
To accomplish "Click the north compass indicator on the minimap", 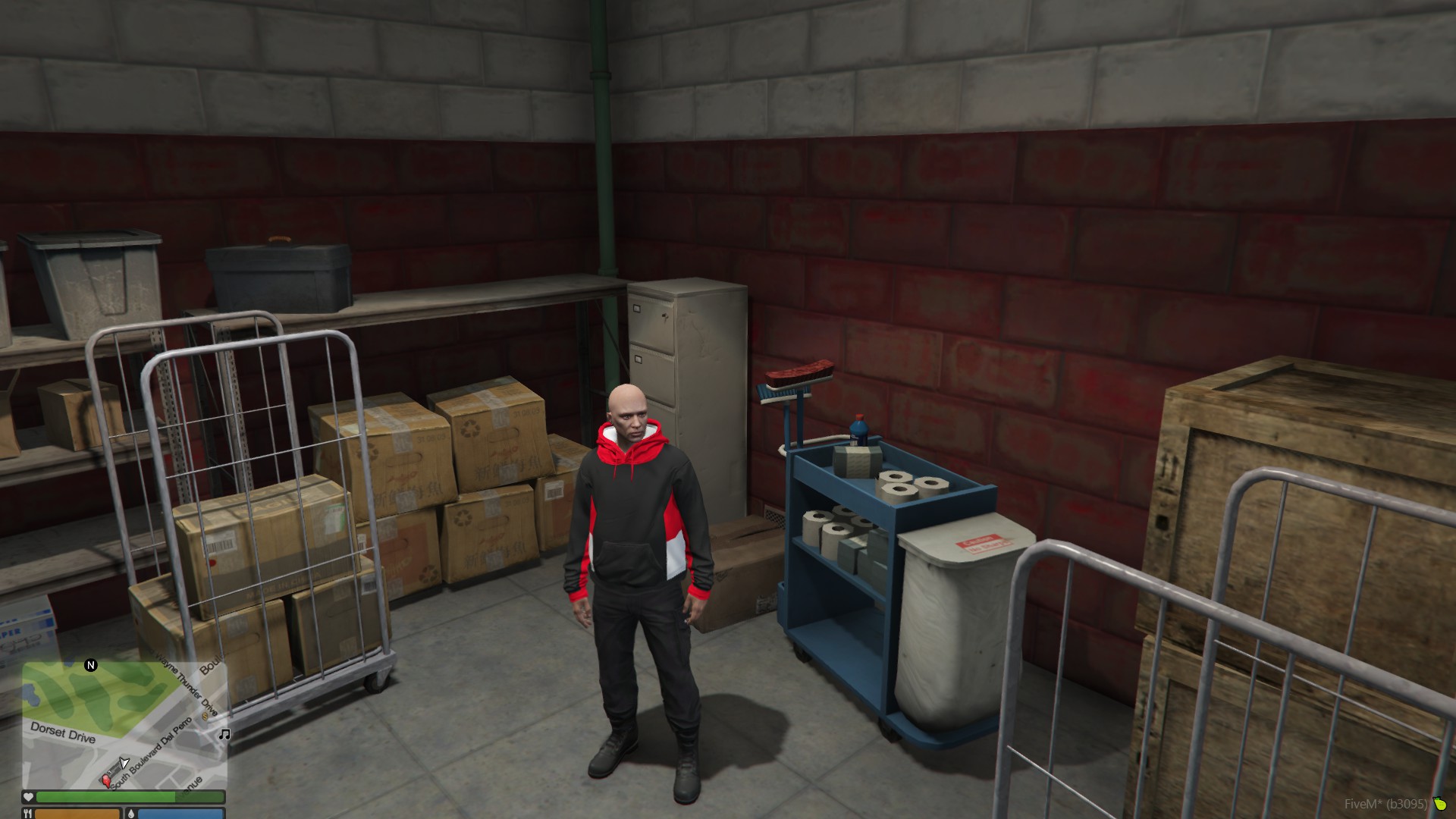I will coord(91,665).
